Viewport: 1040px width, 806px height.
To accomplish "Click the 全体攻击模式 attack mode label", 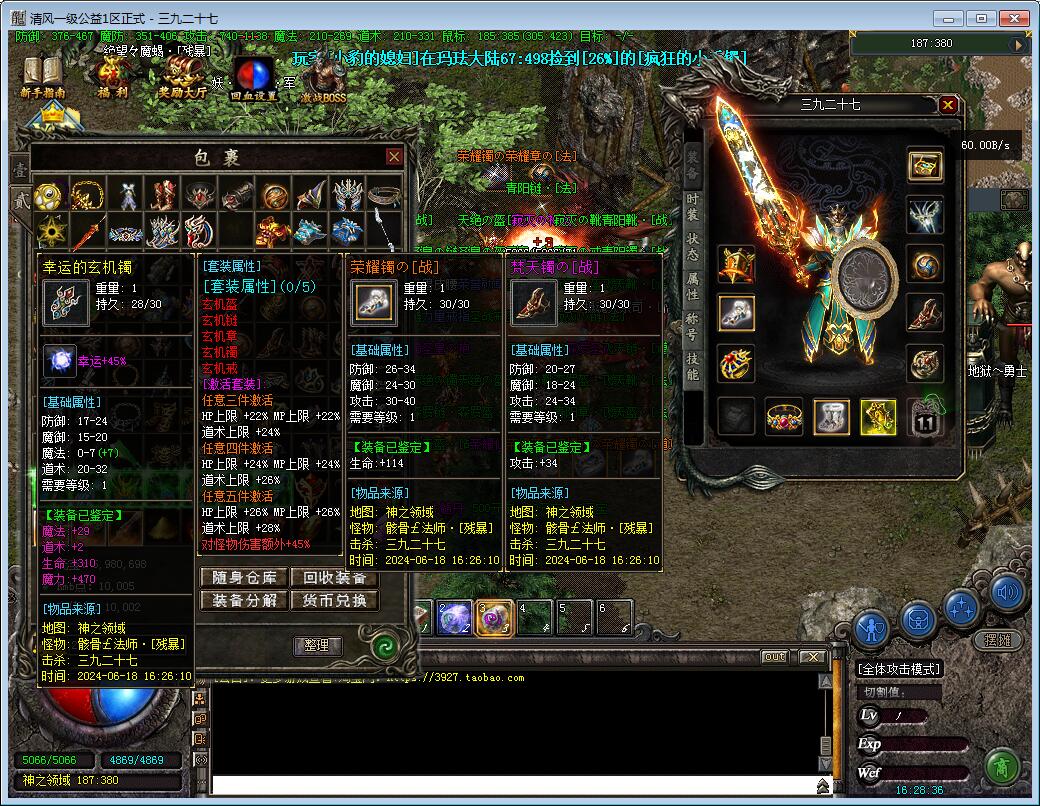I will 899,669.
